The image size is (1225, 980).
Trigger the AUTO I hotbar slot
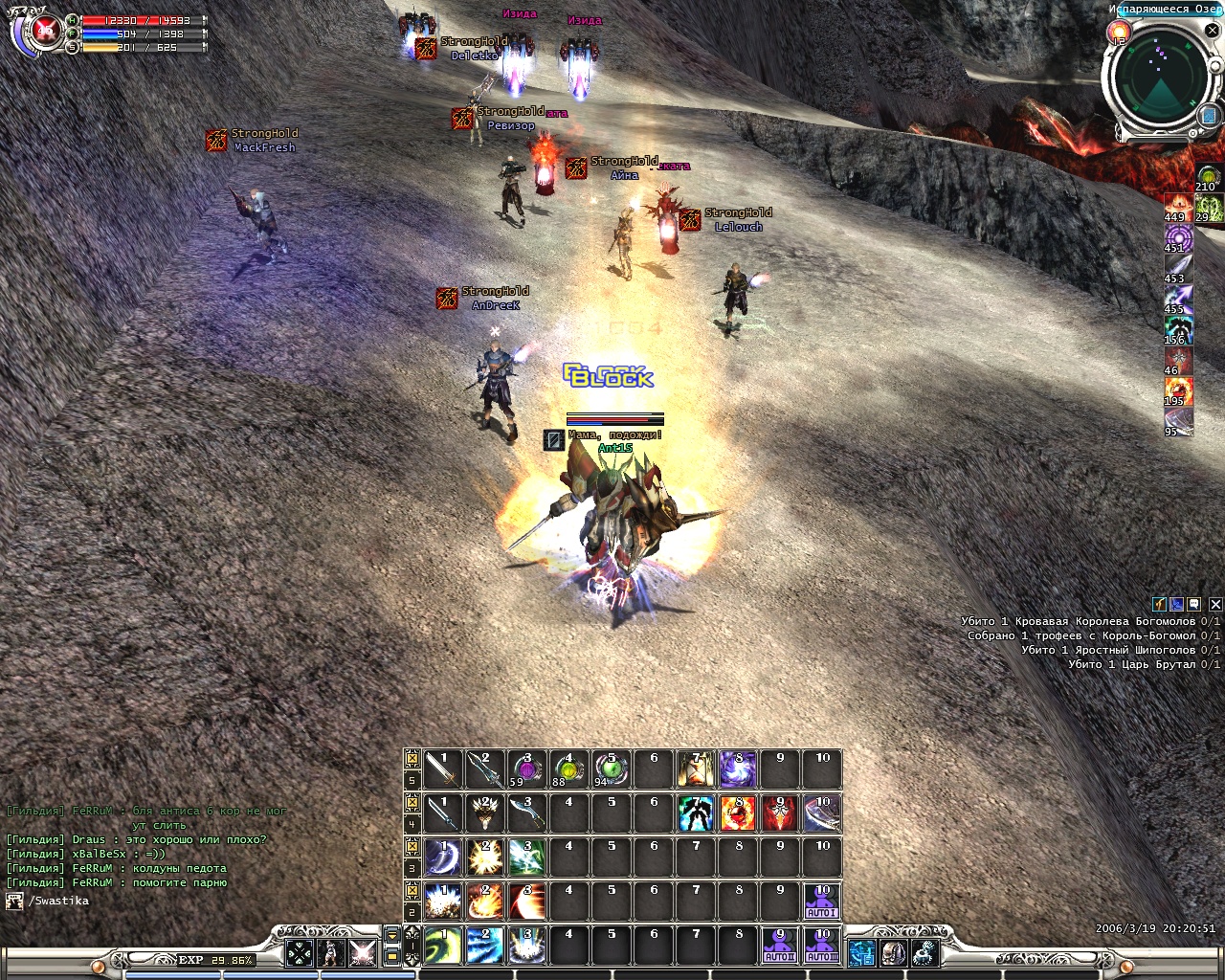tap(822, 902)
